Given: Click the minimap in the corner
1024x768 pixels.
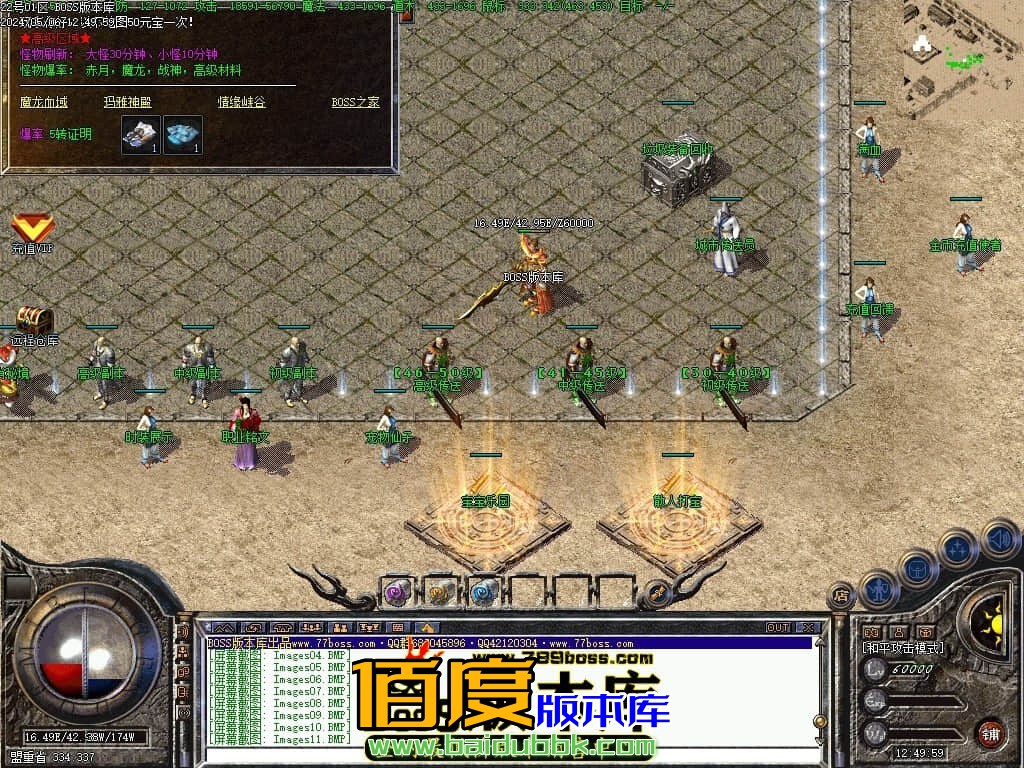Looking at the screenshot, I should coord(962,58).
